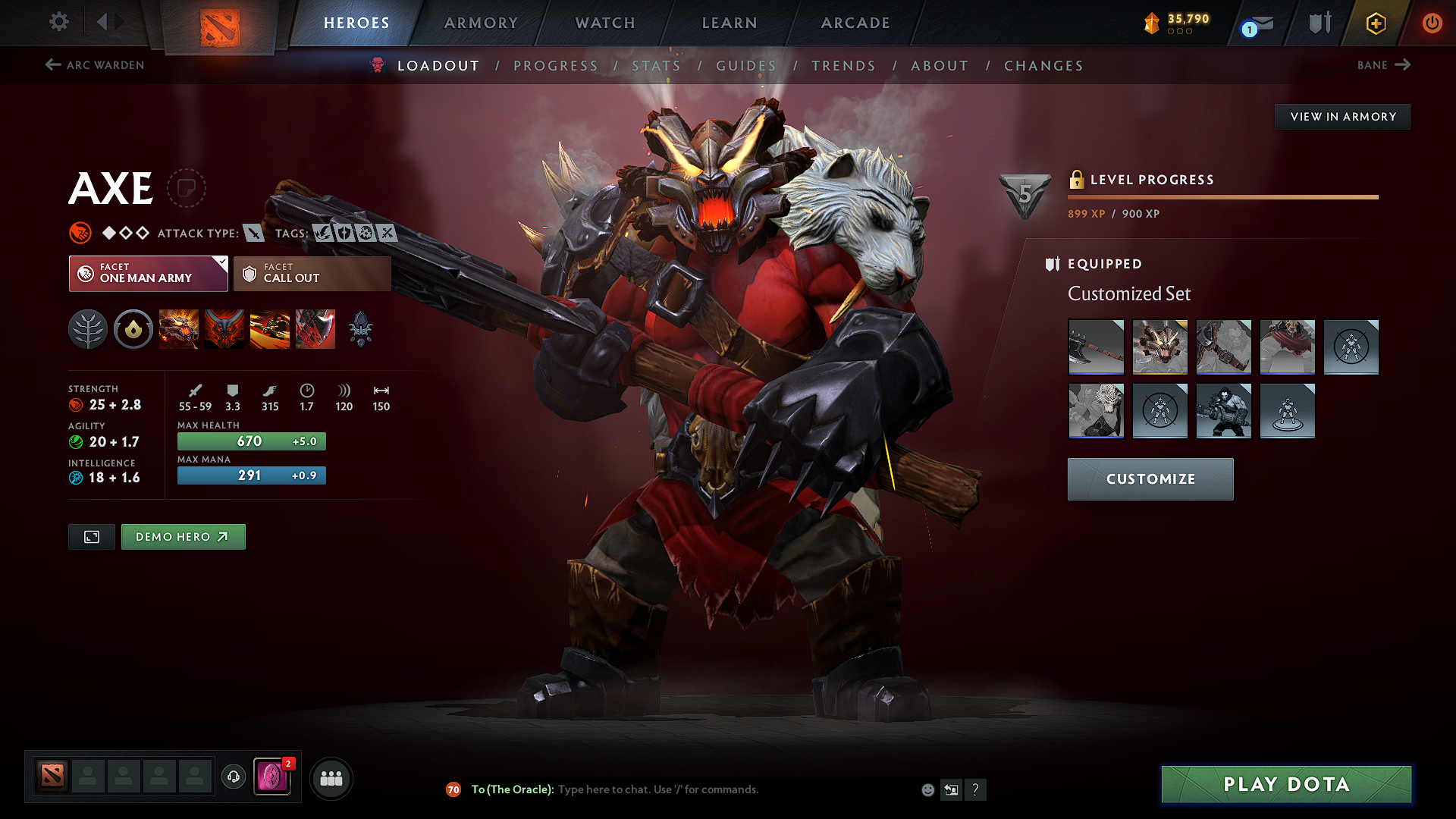This screenshot has width=1456, height=819.
Task: Return to previous hero Arc Warden
Action: (95, 65)
